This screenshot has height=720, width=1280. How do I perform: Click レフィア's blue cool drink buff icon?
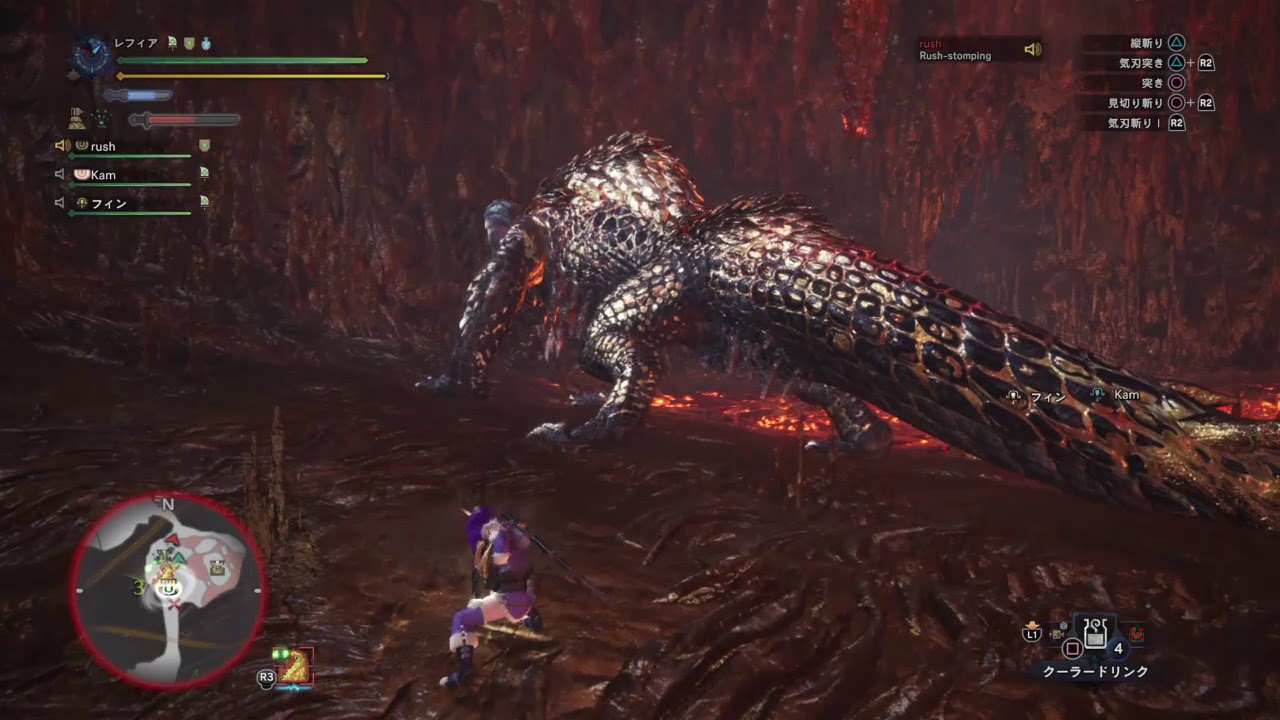206,44
